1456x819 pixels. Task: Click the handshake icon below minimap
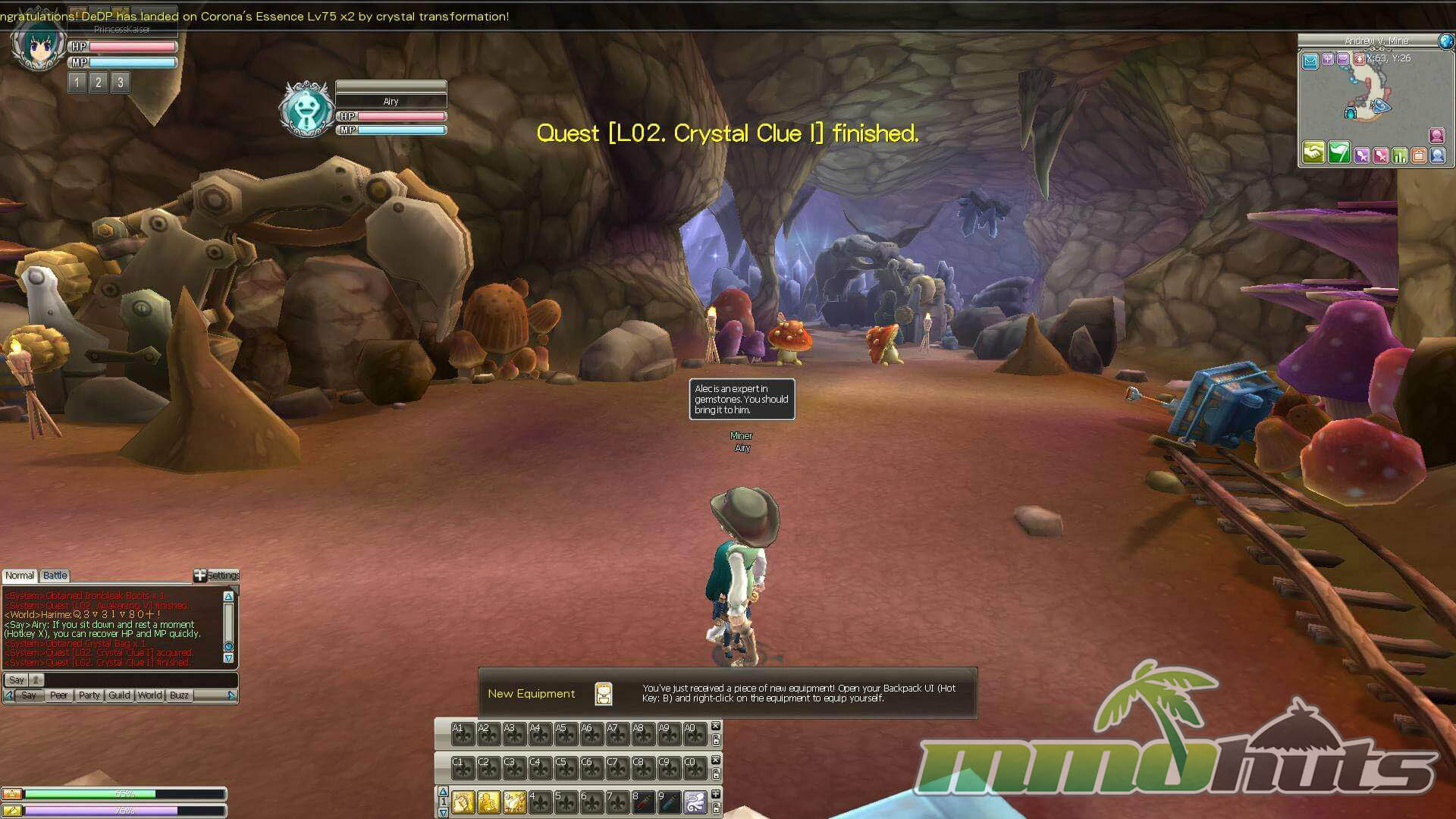coord(1313,153)
